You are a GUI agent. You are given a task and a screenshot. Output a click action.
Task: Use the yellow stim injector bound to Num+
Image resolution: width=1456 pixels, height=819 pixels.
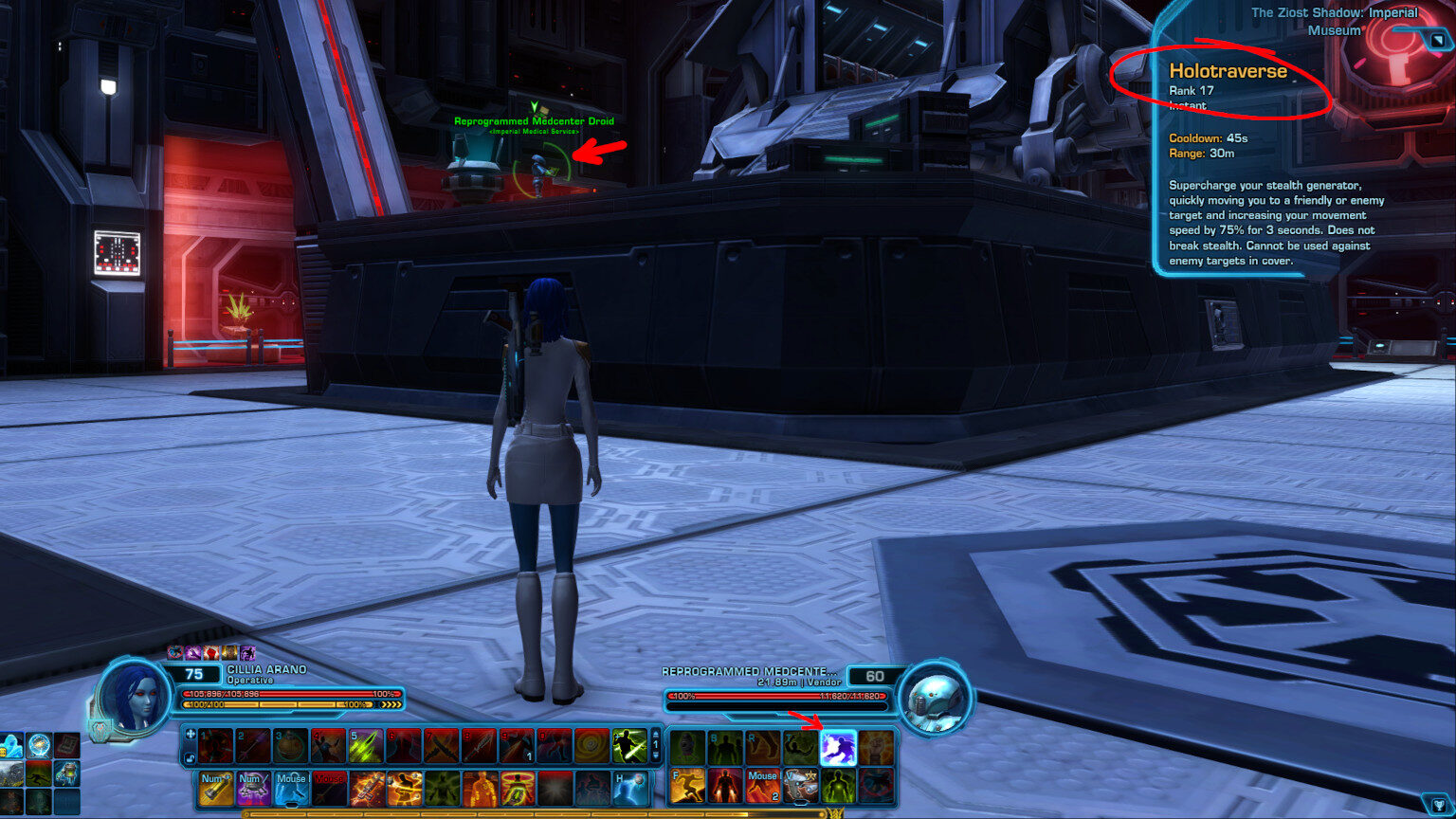click(216, 788)
